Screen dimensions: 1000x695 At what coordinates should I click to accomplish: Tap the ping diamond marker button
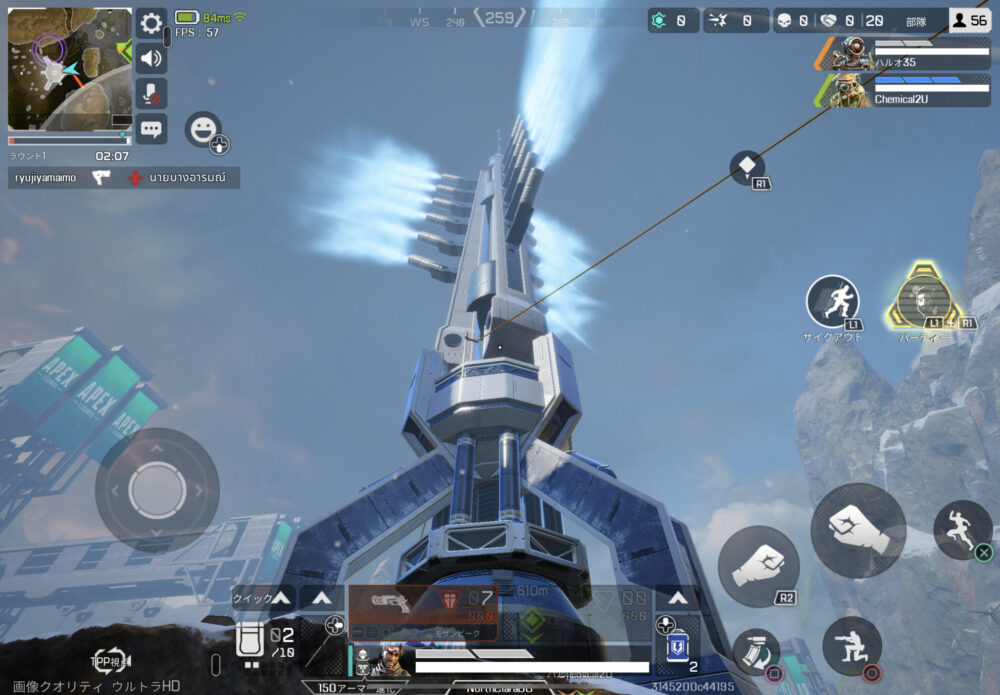[x=747, y=167]
